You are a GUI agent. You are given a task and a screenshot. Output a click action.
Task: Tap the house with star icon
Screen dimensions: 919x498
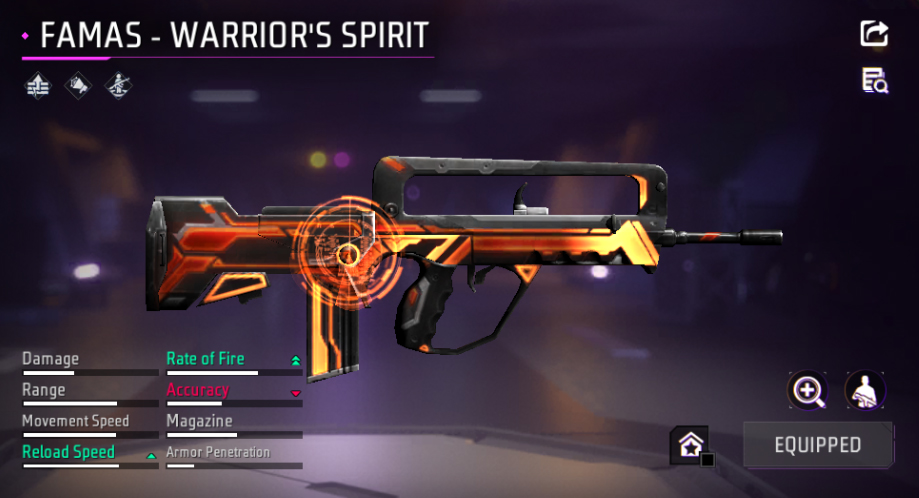click(688, 445)
